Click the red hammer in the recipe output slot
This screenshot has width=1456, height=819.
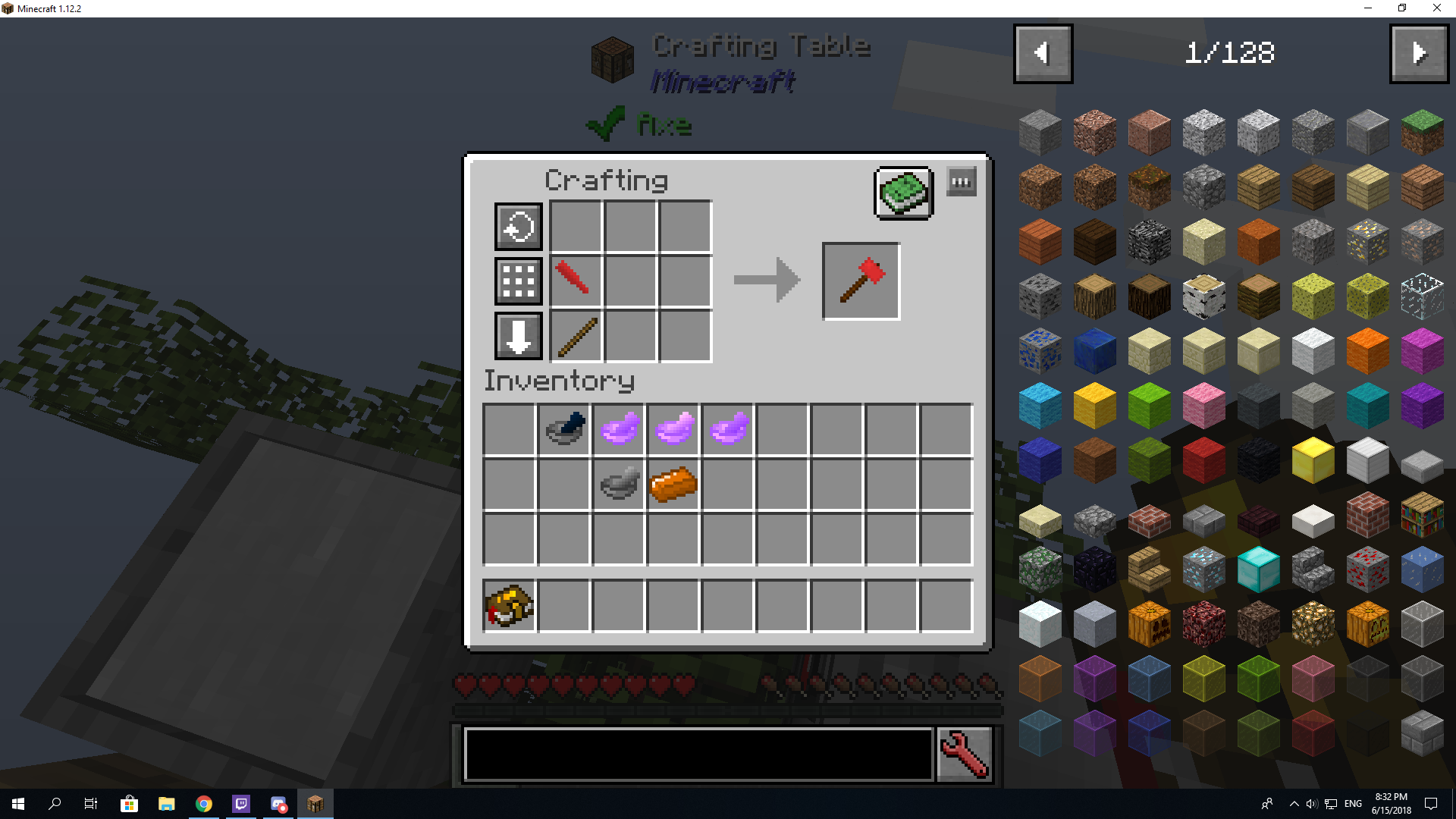point(861,281)
